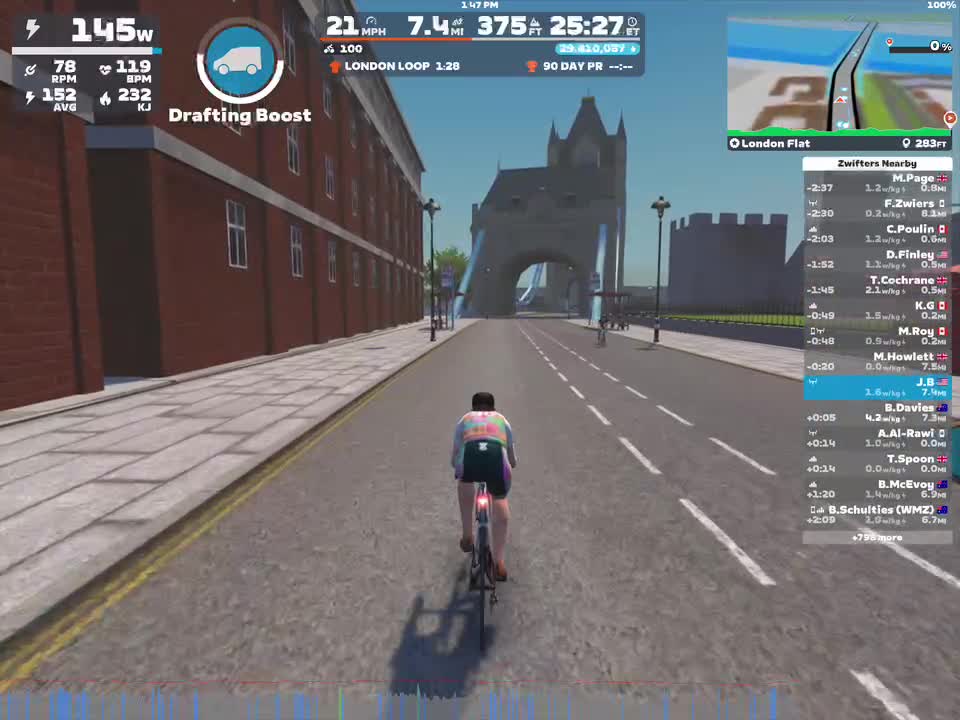Click D.Finley's row in Zwifters Nearby
960x720 pixels.
point(877,259)
